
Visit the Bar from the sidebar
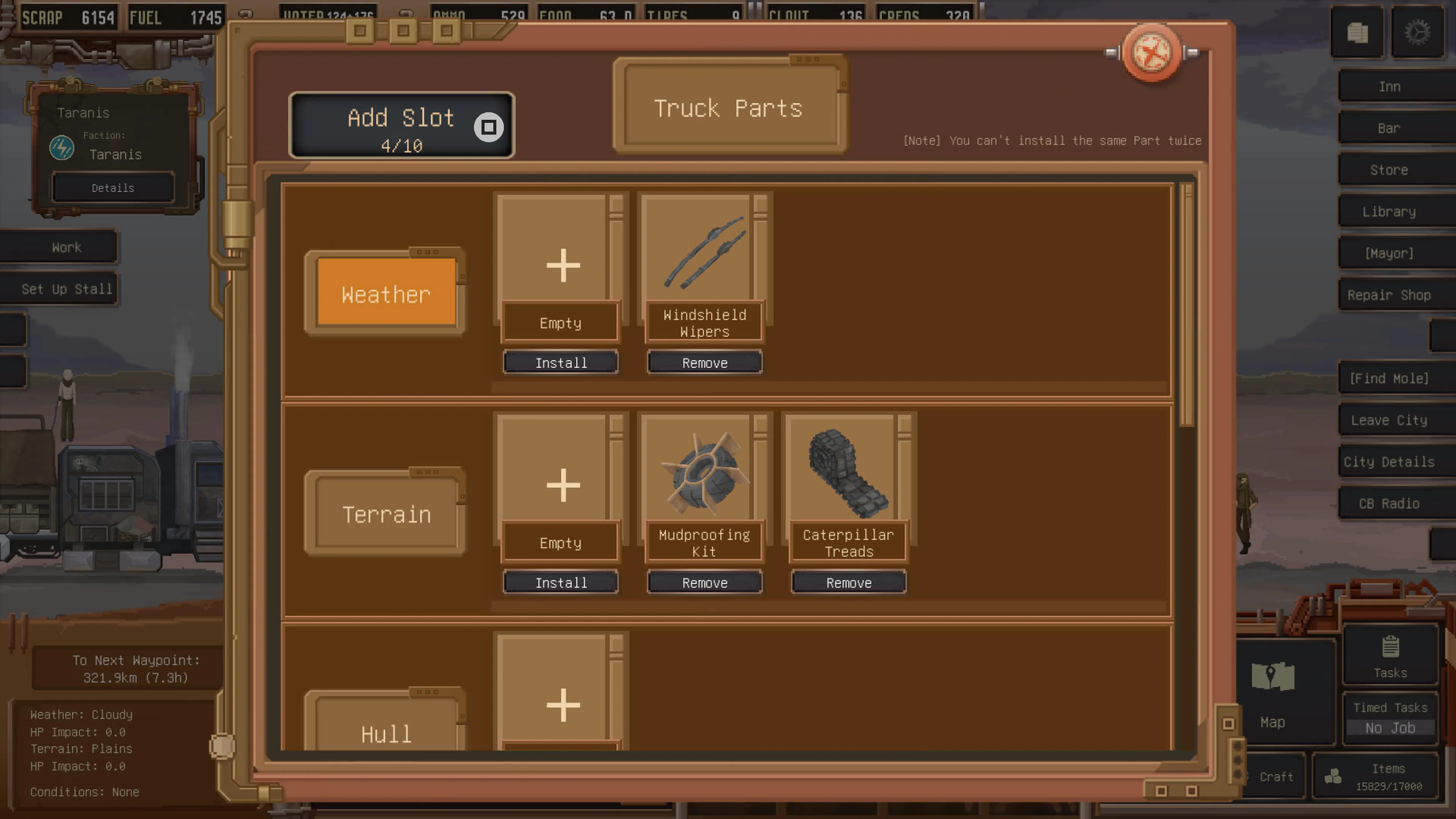pyautogui.click(x=1390, y=128)
